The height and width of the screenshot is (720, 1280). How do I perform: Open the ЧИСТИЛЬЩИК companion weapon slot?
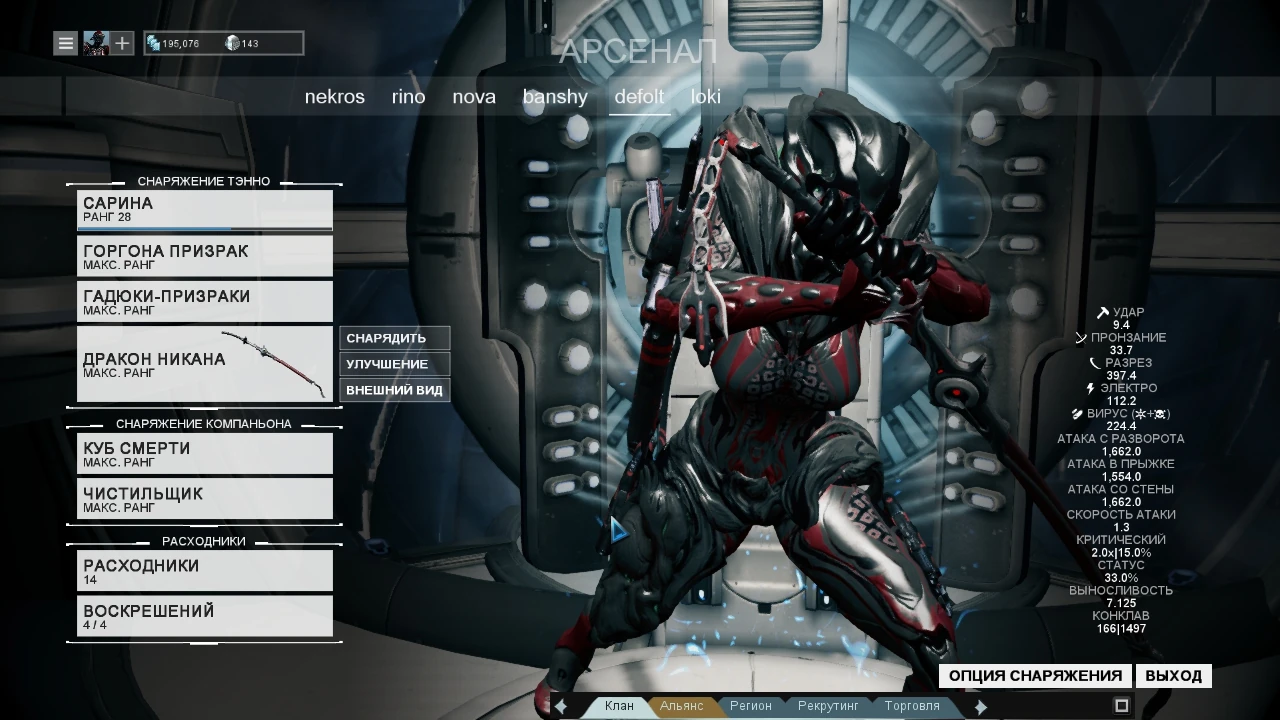point(205,498)
